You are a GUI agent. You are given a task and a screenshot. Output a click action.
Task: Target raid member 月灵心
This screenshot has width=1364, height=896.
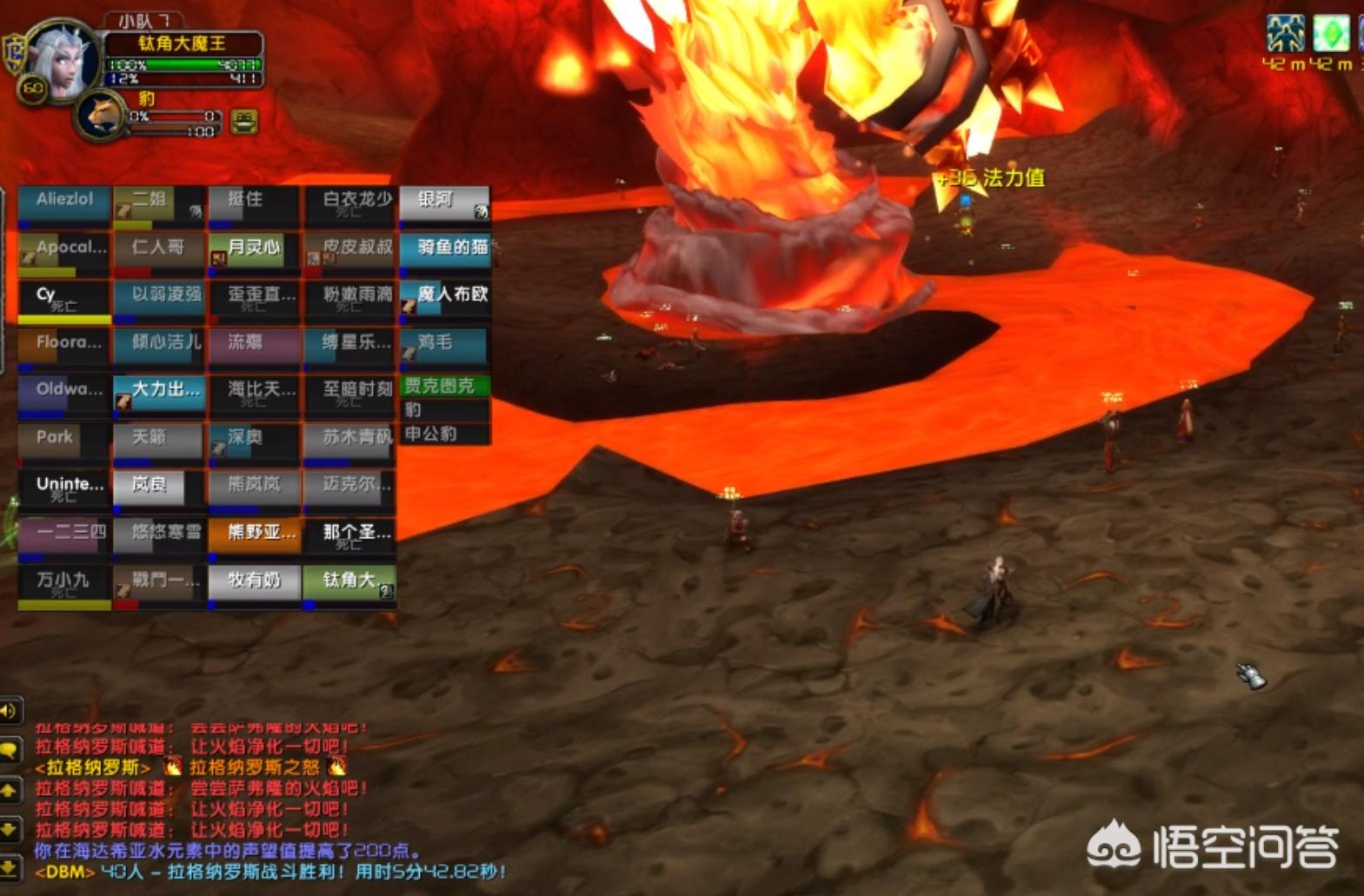click(x=254, y=250)
